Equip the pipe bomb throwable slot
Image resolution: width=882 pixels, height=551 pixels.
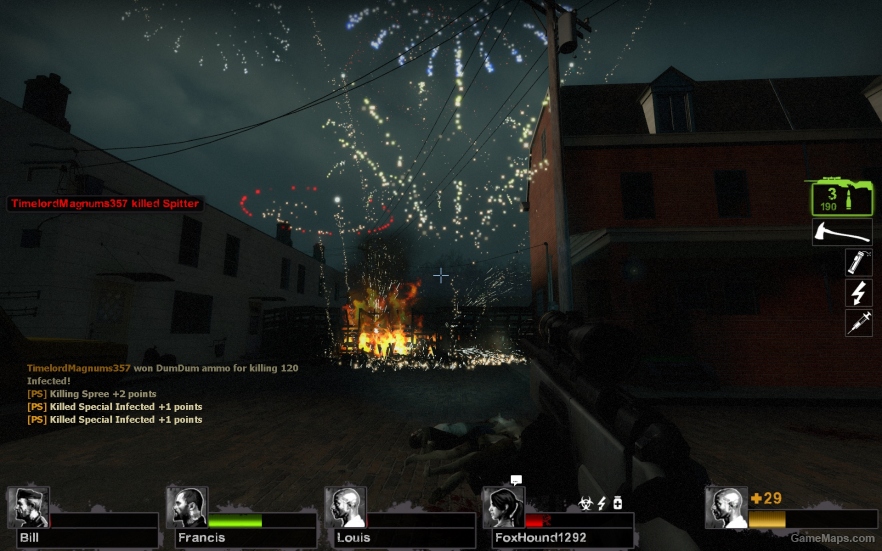click(858, 262)
